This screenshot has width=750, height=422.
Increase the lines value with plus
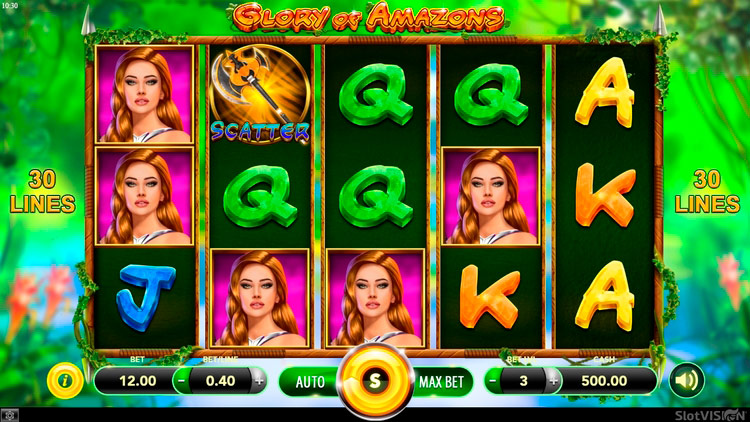551,380
